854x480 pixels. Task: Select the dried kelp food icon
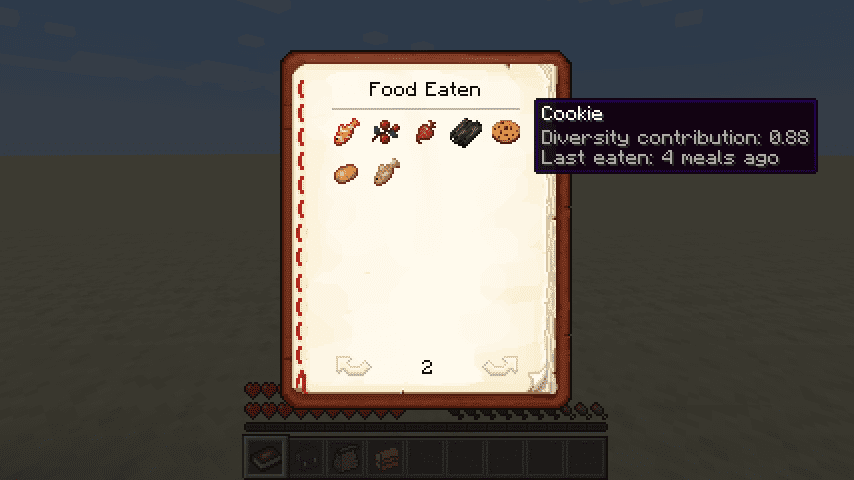tap(466, 131)
